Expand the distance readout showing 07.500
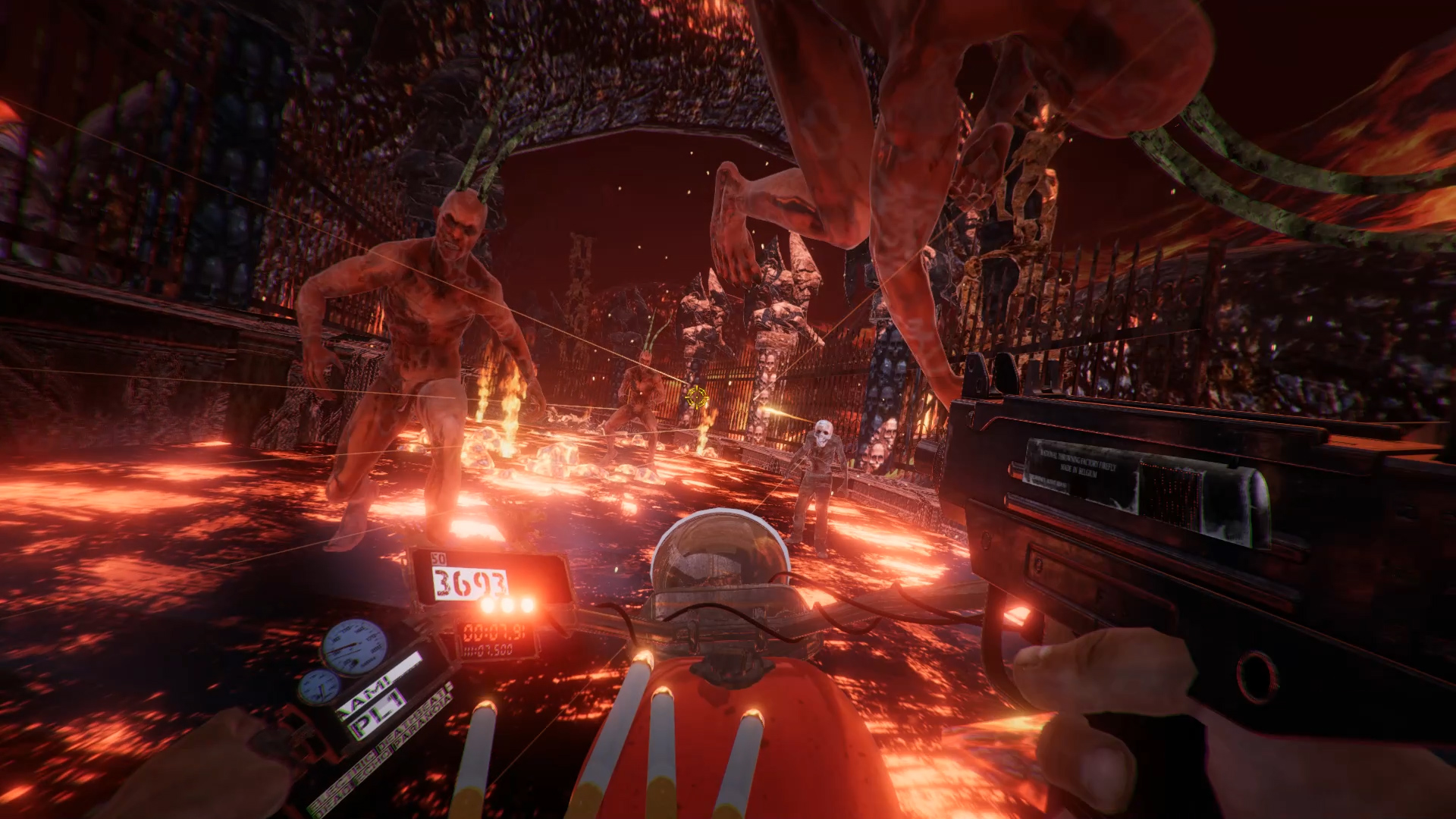The image size is (1456, 819). point(488,649)
